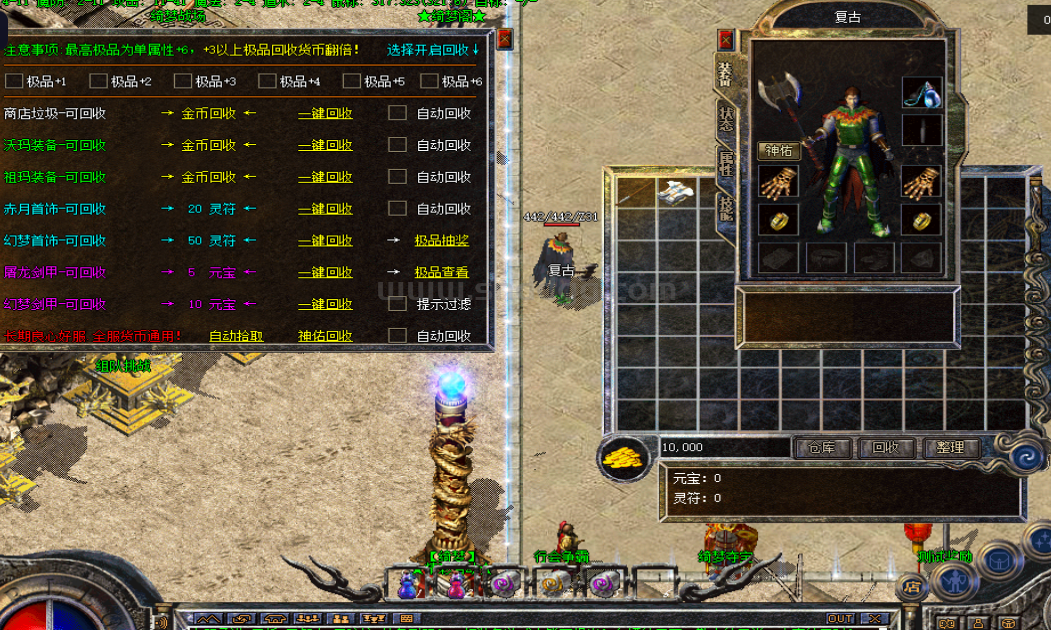Open the 极品抽奖 link
Screen dimensions: 1051x630
click(441, 241)
